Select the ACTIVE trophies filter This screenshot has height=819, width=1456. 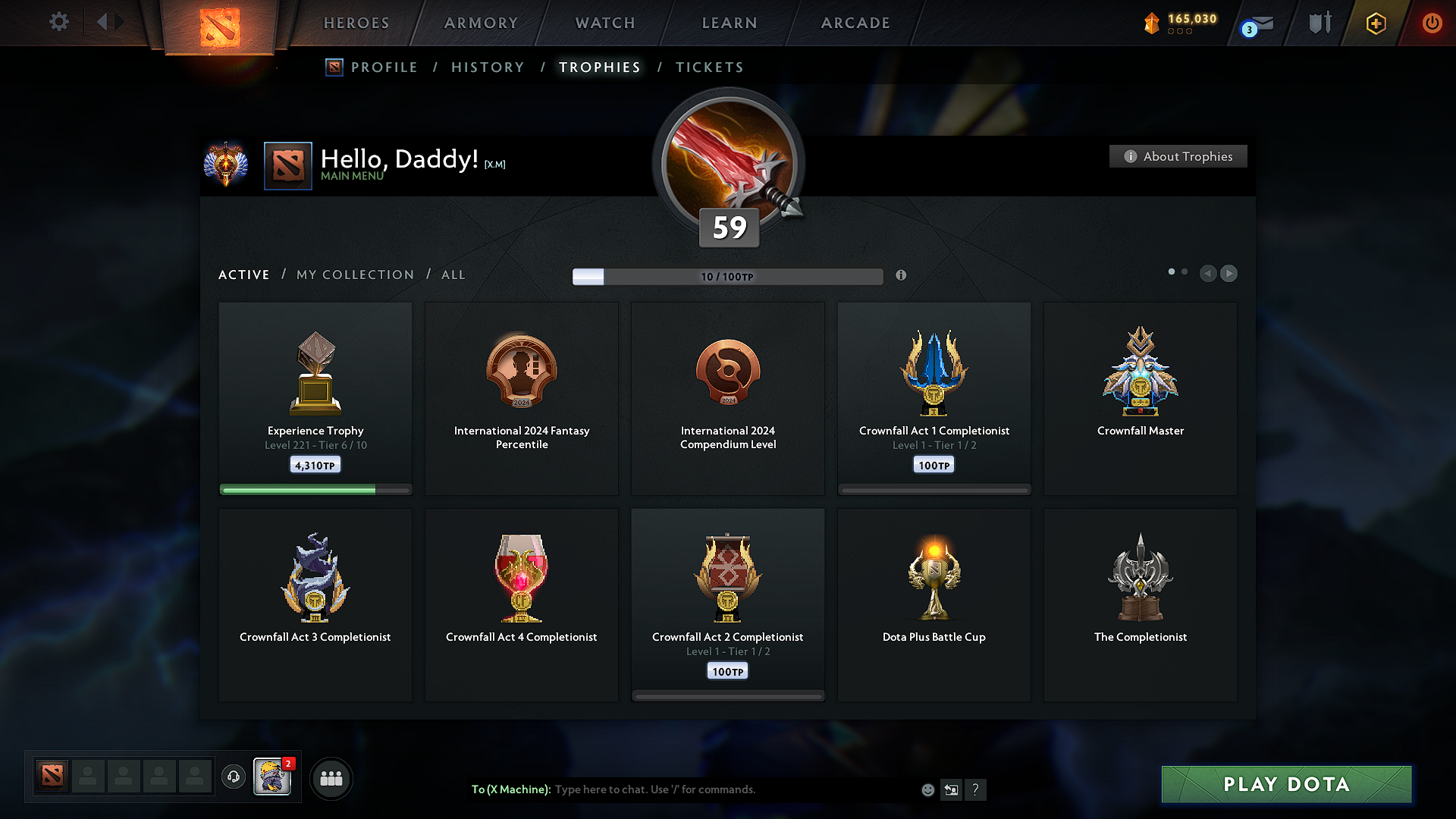tap(243, 275)
